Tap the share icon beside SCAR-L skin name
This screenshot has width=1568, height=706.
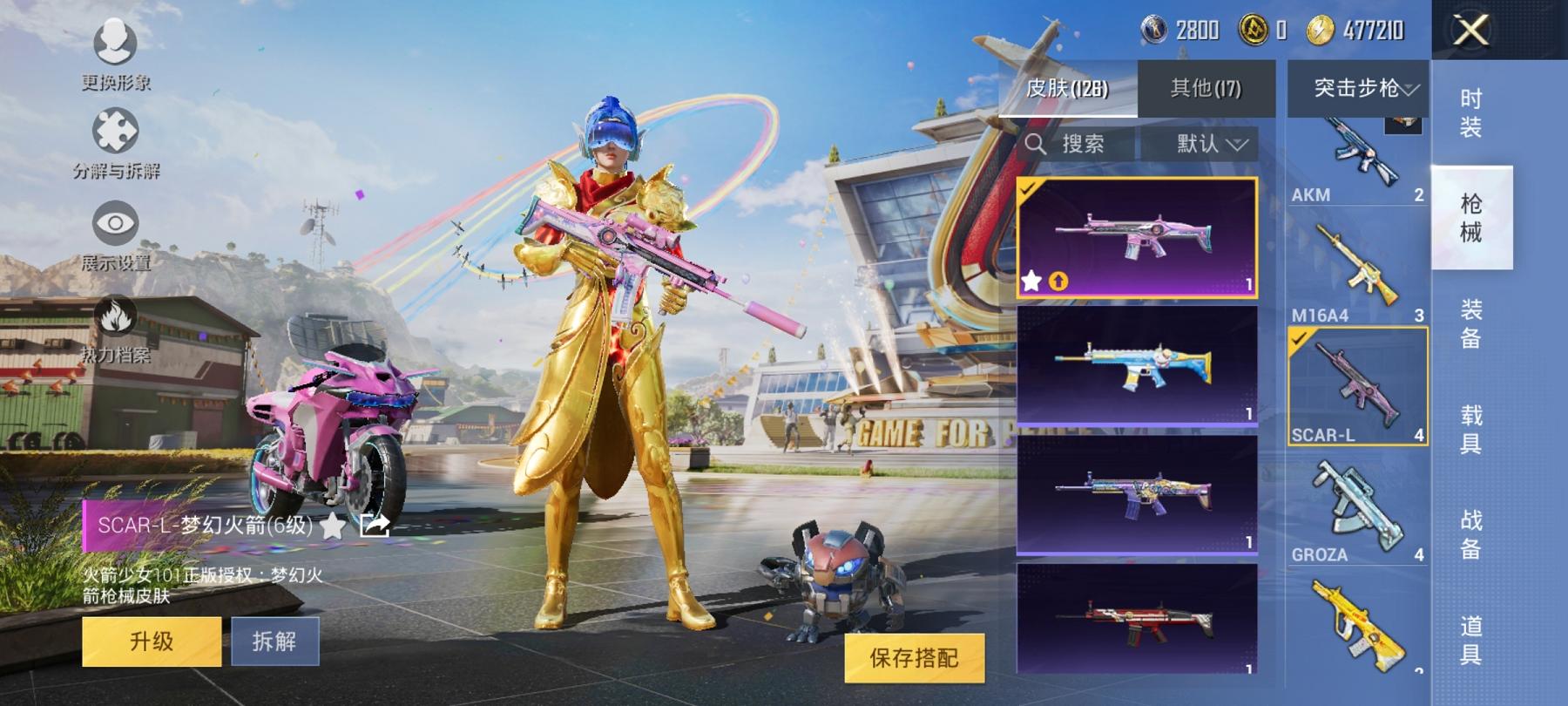pyautogui.click(x=373, y=526)
